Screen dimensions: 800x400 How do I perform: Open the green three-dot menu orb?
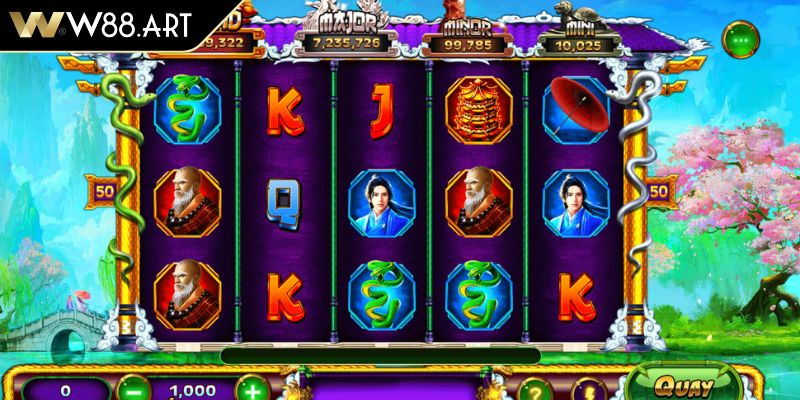coord(740,38)
